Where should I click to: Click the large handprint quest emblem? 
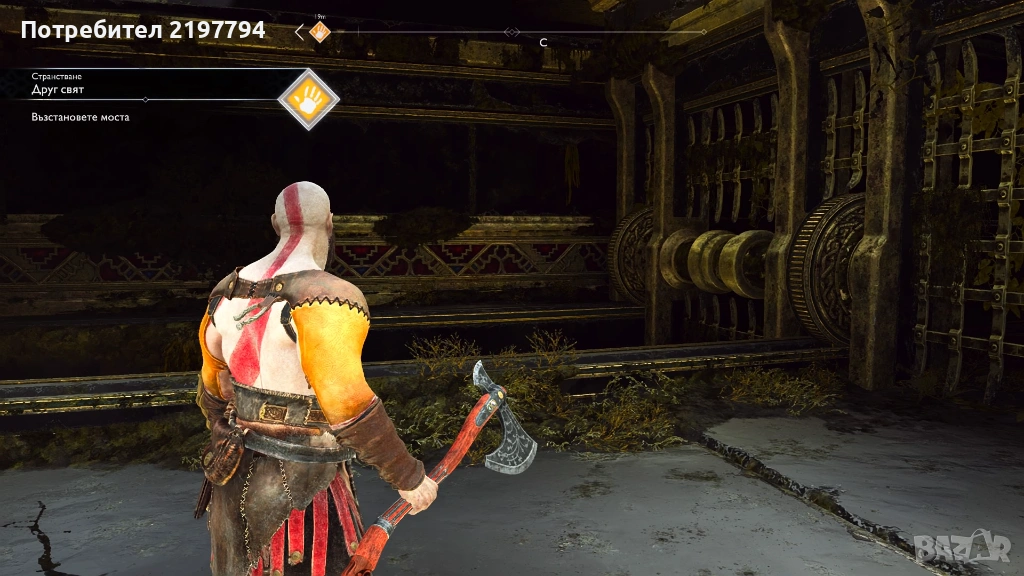pyautogui.click(x=308, y=99)
